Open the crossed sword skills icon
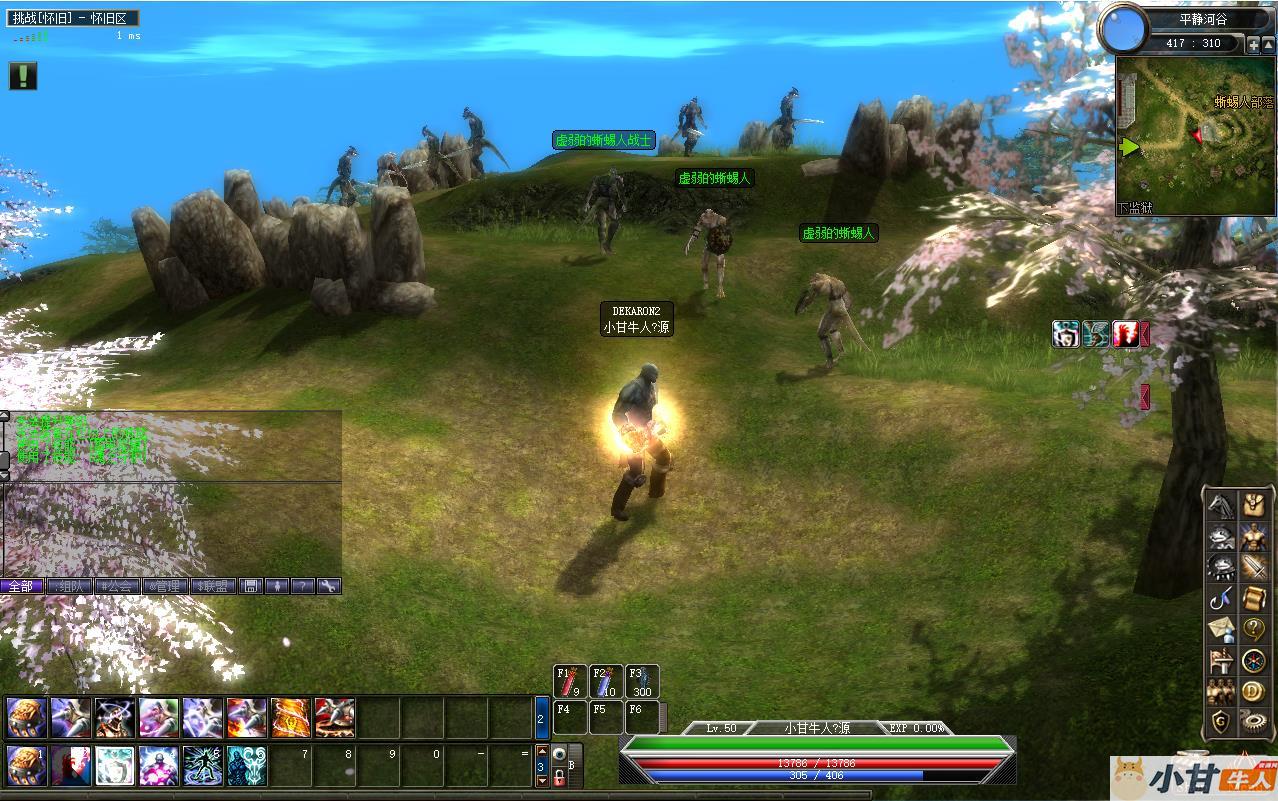 pos(1254,567)
